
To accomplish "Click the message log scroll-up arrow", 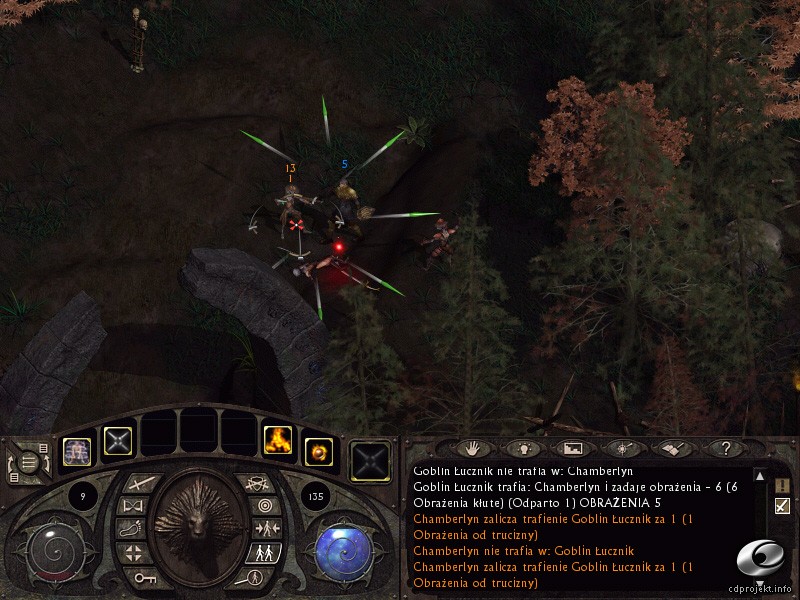I will 760,476.
